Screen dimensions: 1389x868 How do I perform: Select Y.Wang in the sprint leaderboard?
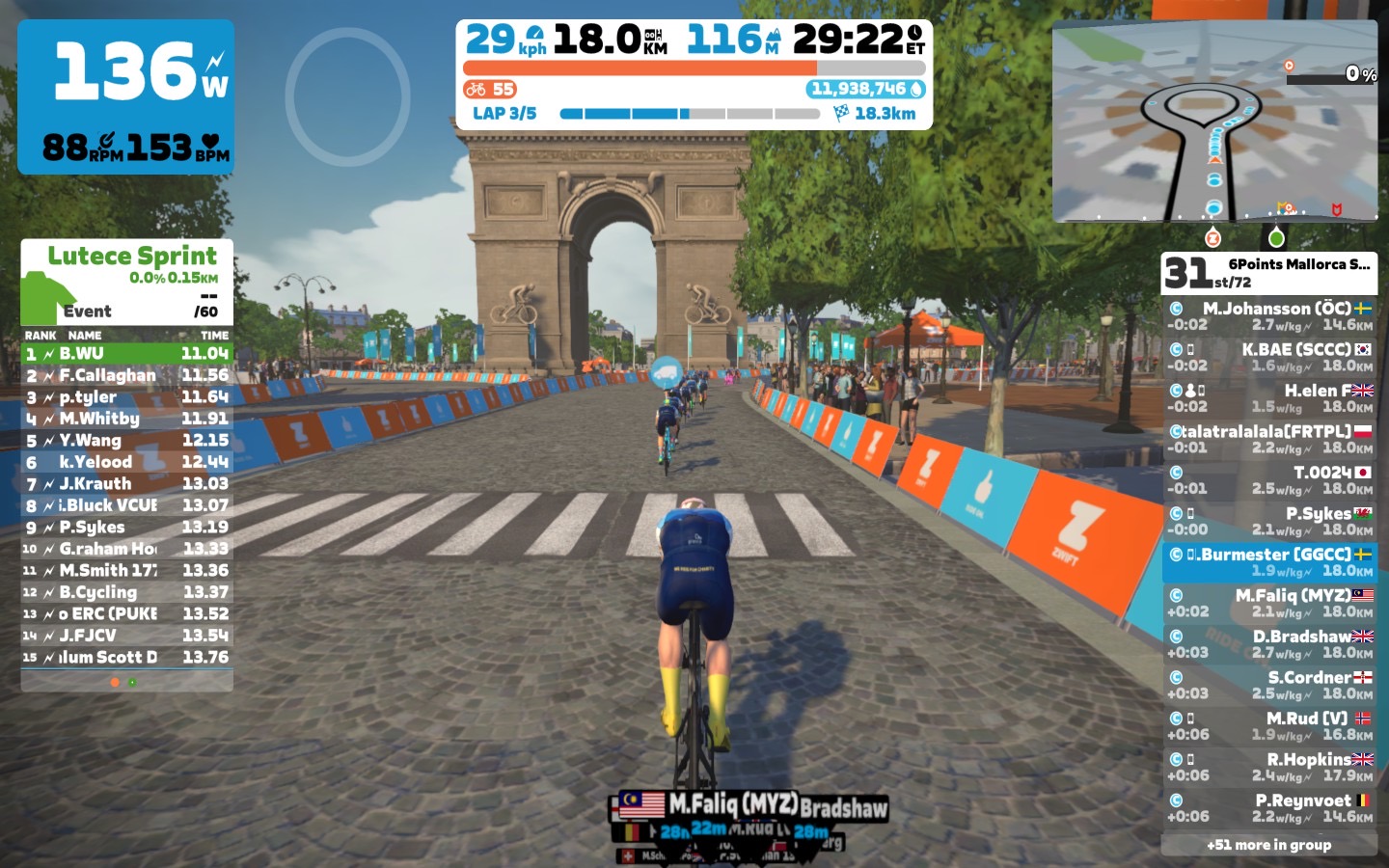pyautogui.click(x=127, y=440)
